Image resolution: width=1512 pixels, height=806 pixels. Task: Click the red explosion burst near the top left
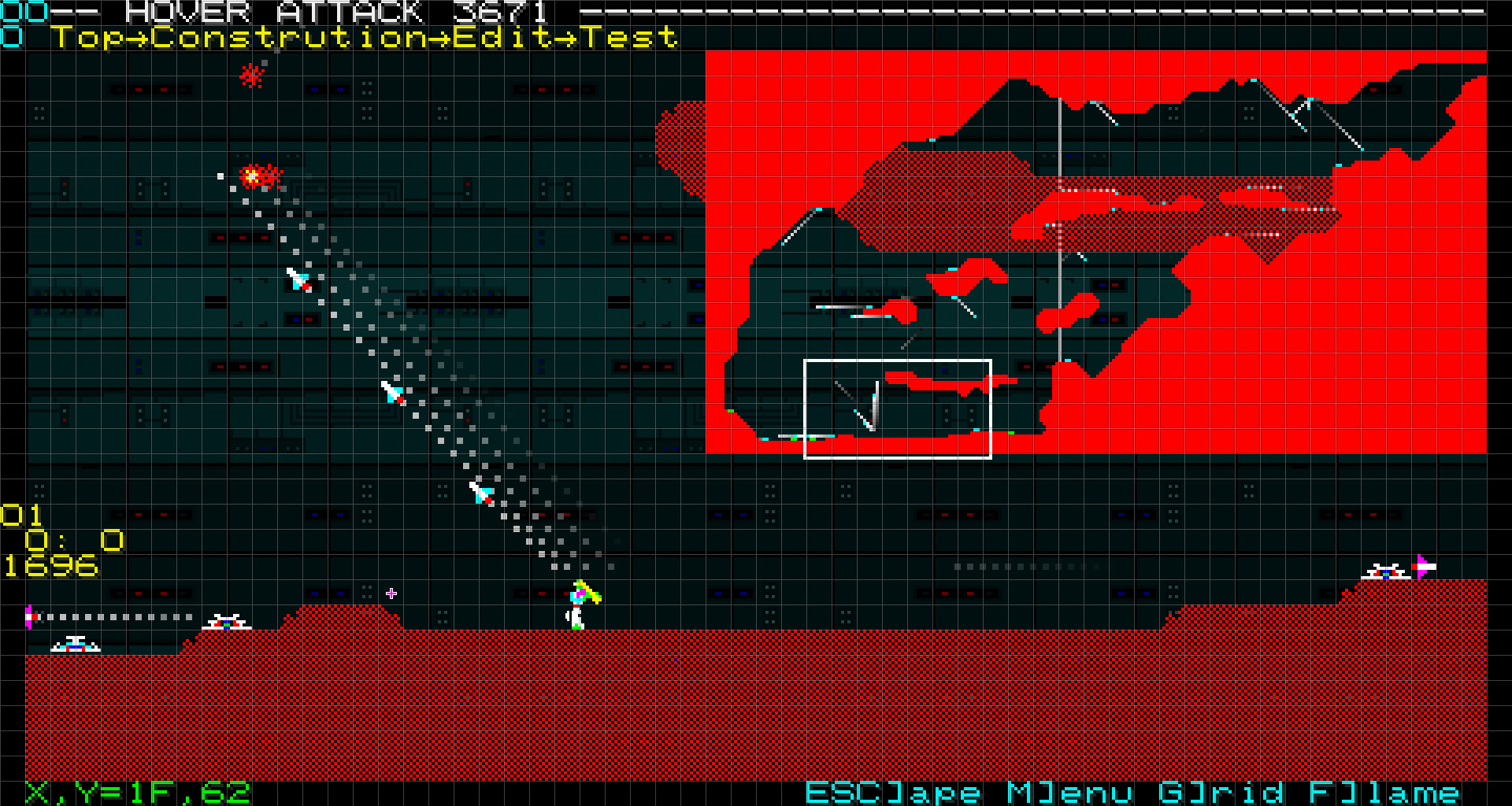point(250,76)
